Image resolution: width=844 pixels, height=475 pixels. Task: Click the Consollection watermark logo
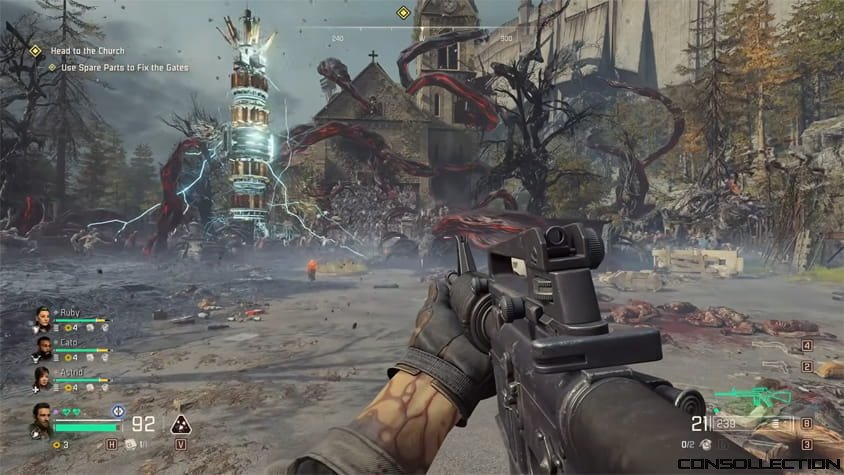(757, 464)
